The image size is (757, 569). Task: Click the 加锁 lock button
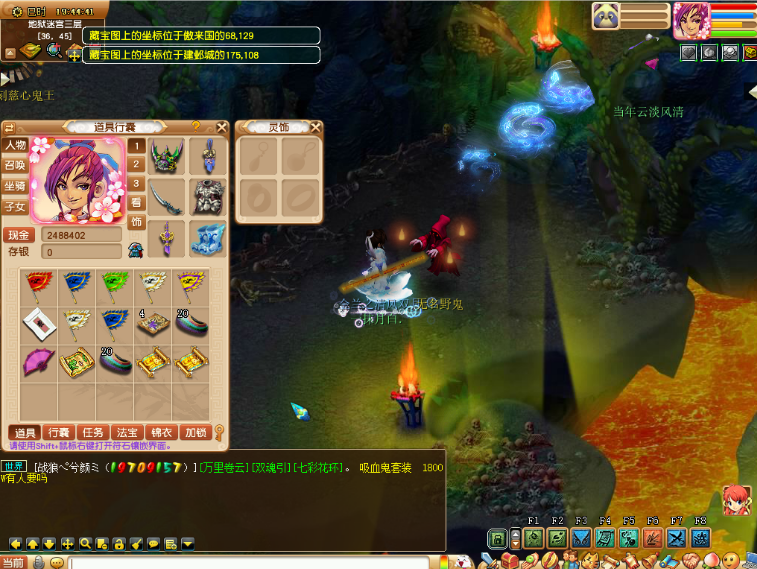click(x=195, y=432)
